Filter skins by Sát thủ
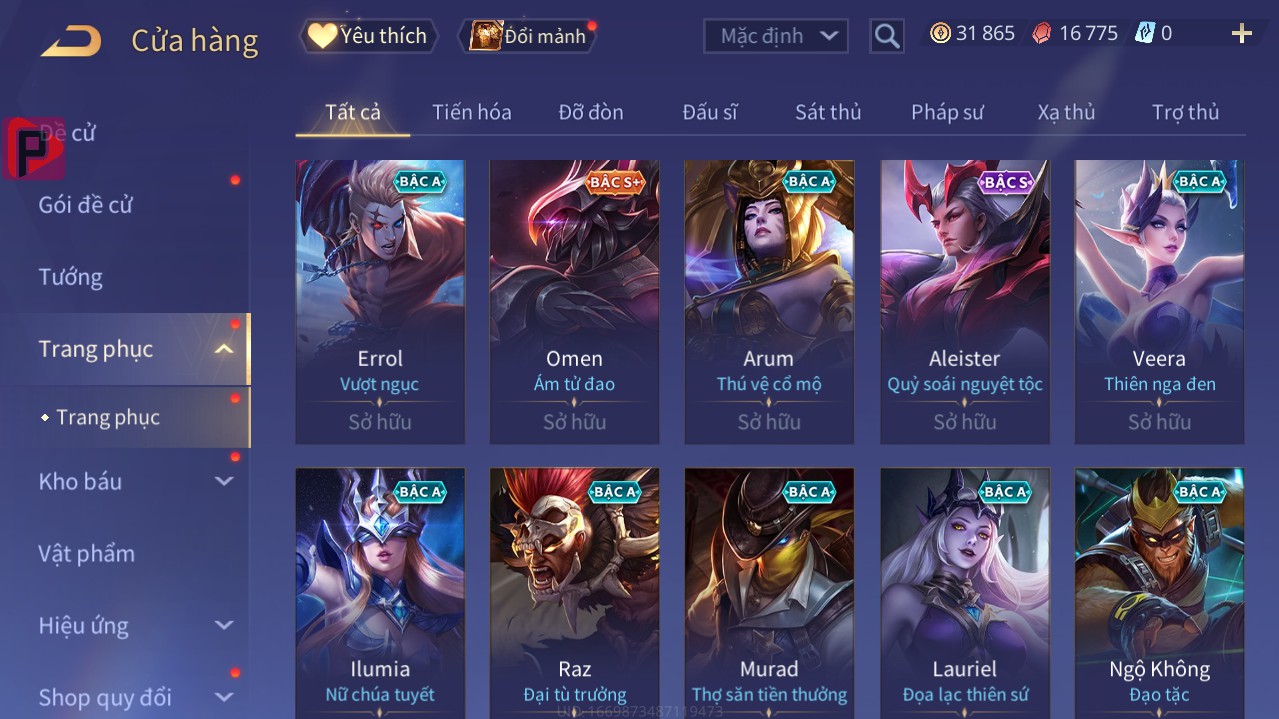The width and height of the screenshot is (1279, 719). pyautogui.click(x=827, y=112)
